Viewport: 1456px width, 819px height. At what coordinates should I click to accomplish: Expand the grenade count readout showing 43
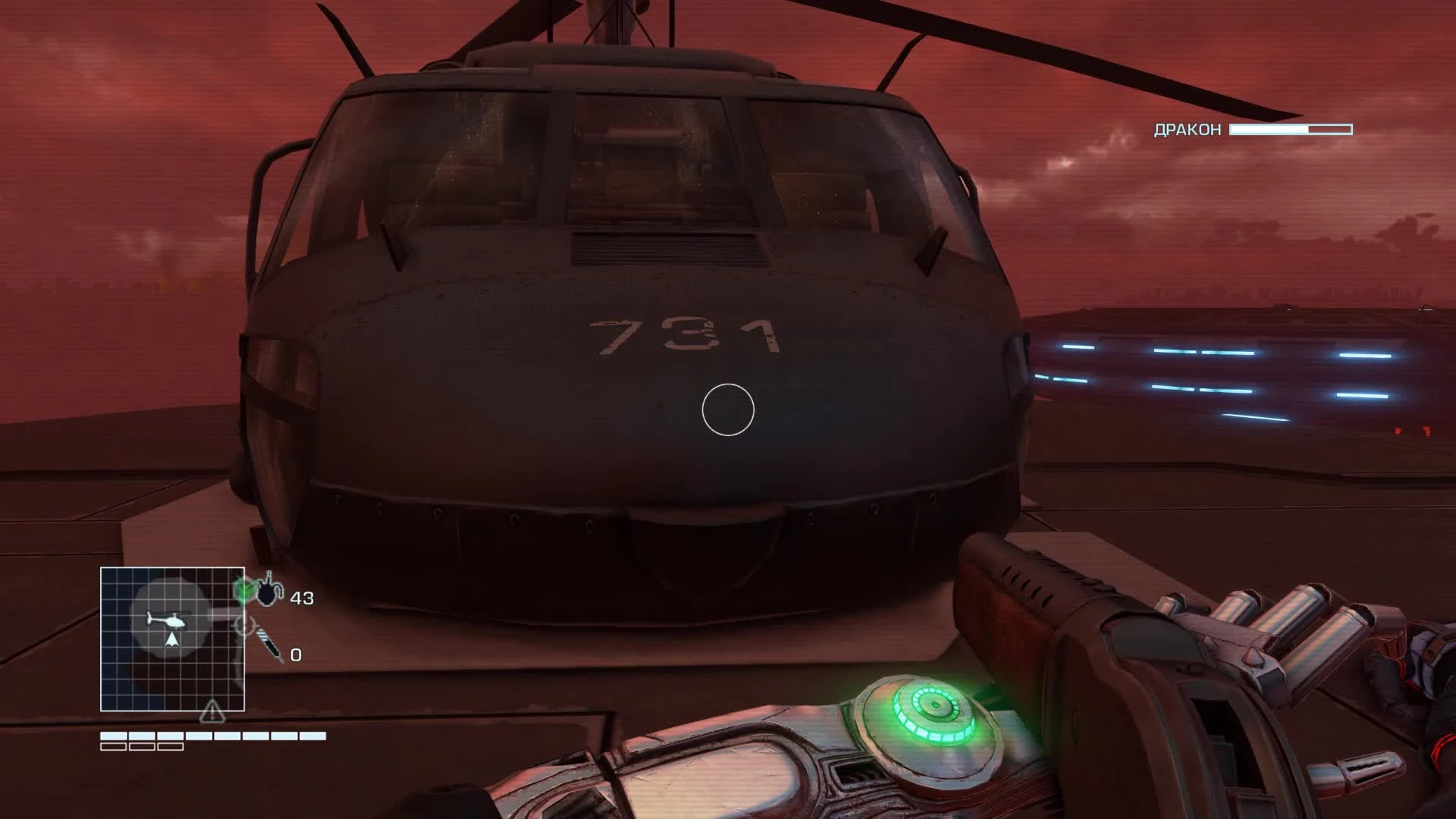[x=302, y=597]
